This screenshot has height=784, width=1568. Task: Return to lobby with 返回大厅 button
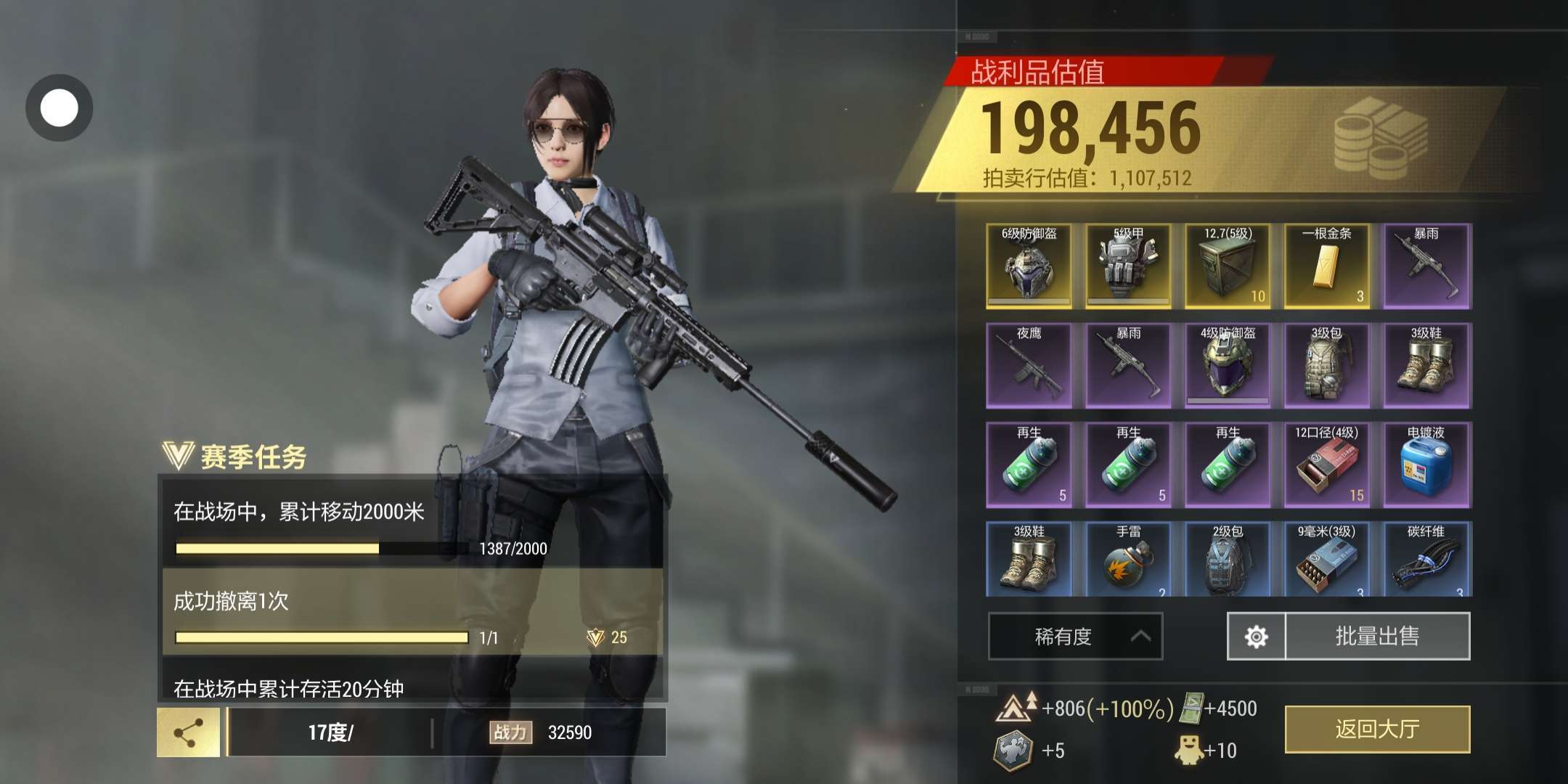pos(1377,729)
